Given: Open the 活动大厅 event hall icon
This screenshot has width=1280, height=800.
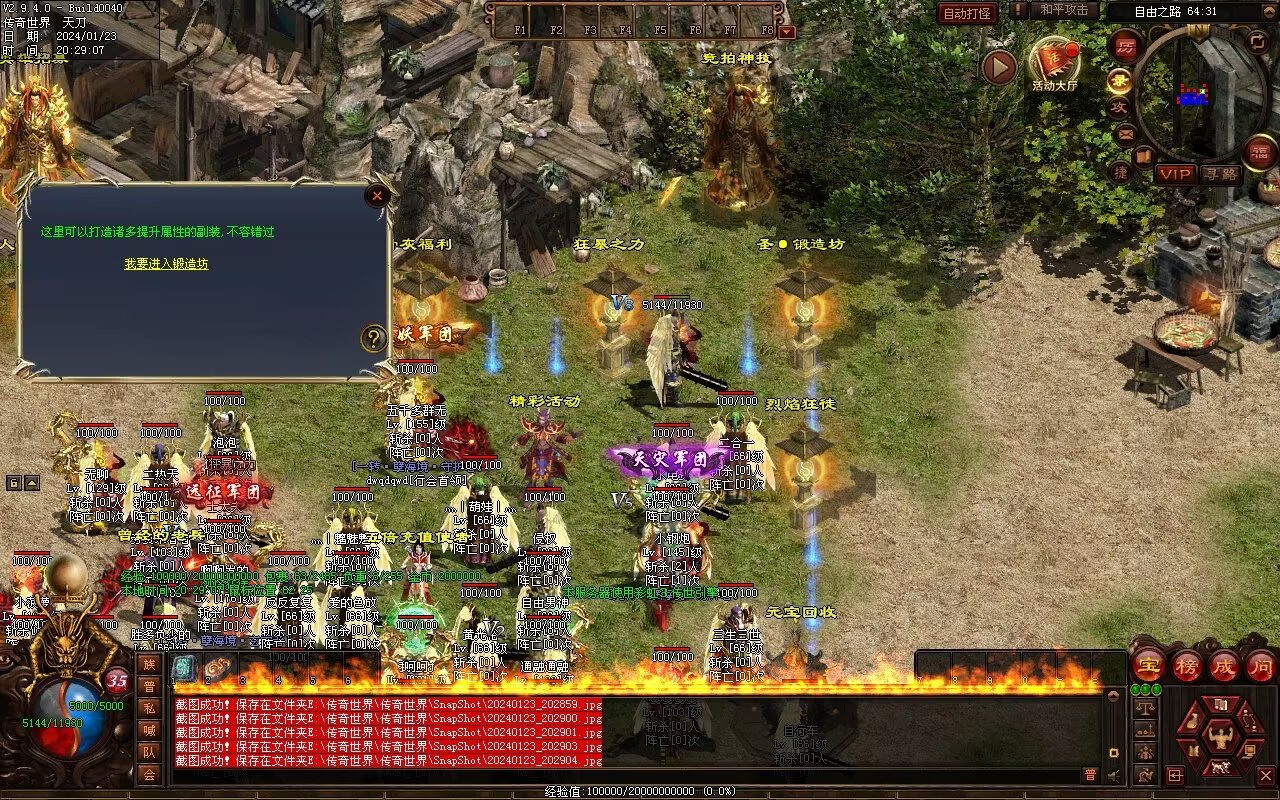Looking at the screenshot, I should (x=1054, y=63).
